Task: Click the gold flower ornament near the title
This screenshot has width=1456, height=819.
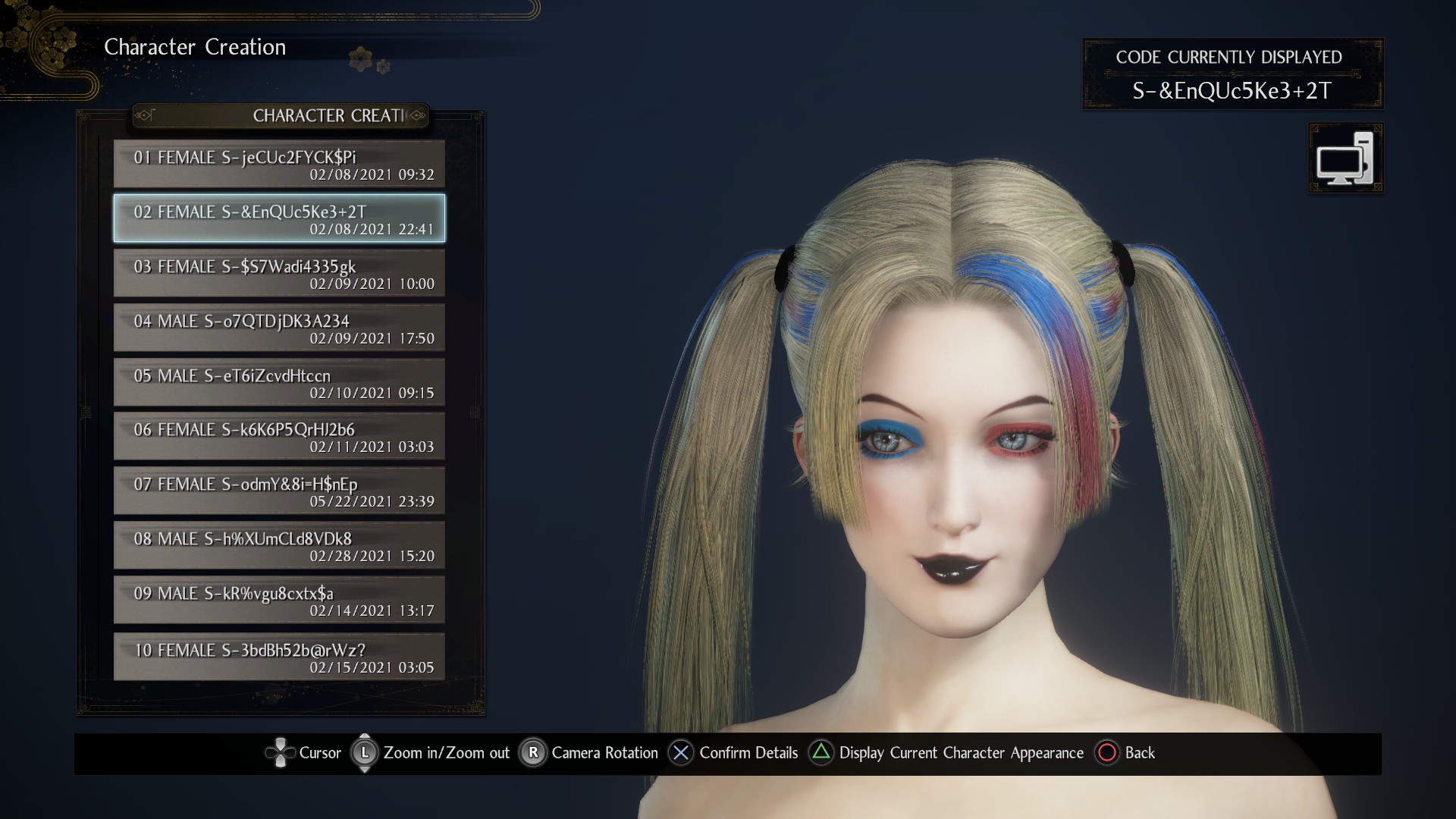Action: coord(360,58)
